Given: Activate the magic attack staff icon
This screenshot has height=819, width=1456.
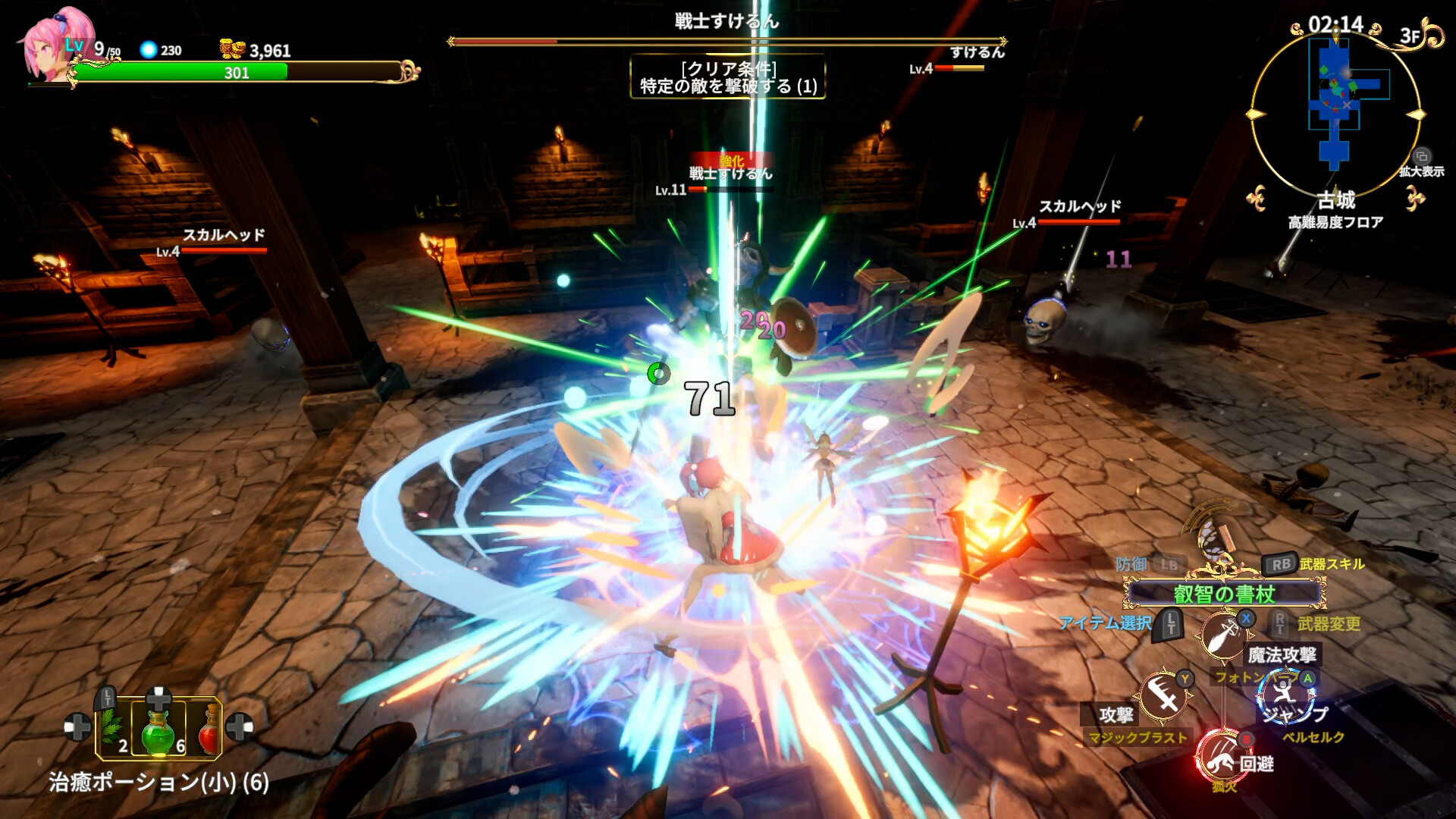Looking at the screenshot, I should click(1222, 634).
